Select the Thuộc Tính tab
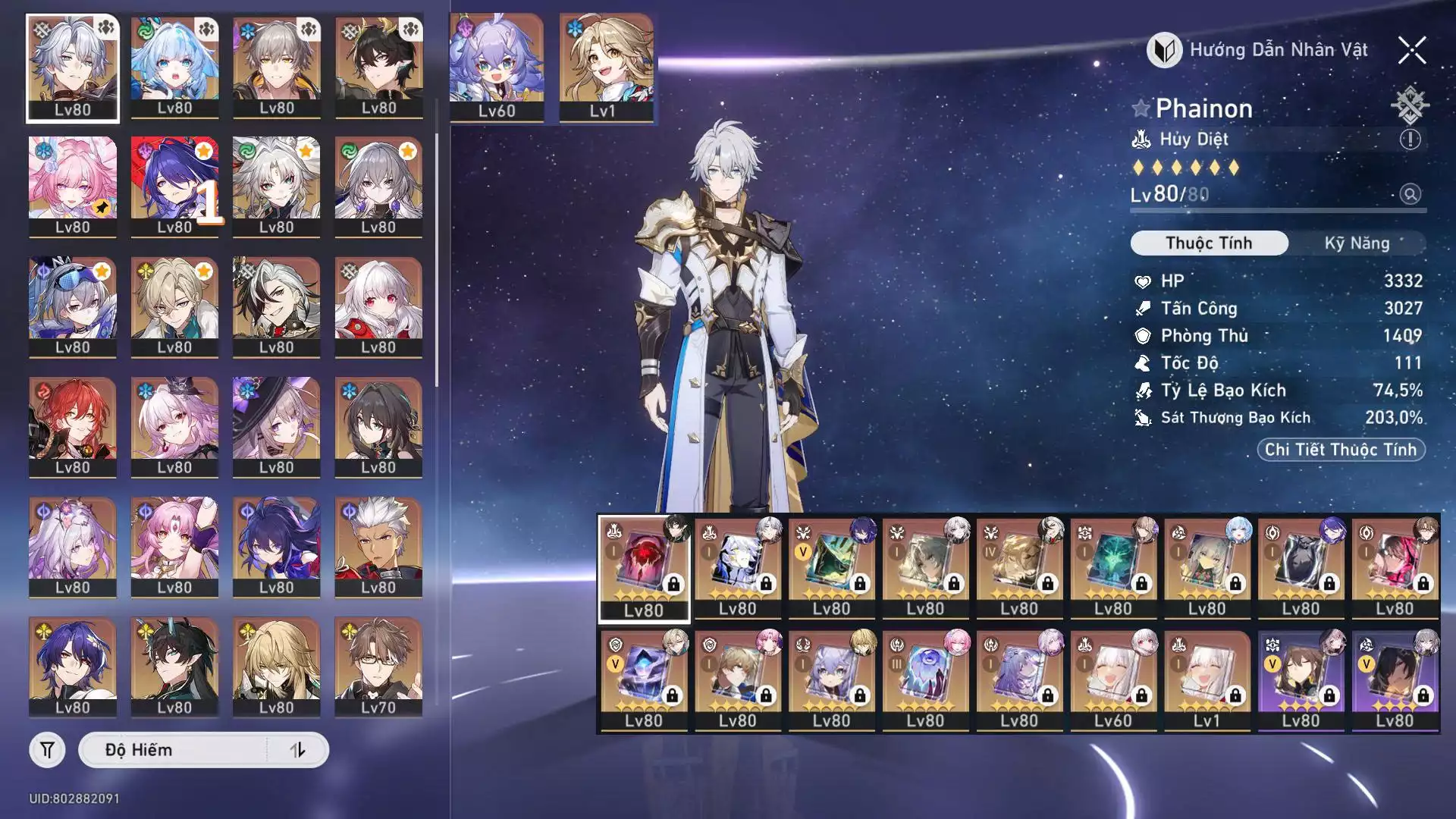Image resolution: width=1456 pixels, height=819 pixels. point(1209,243)
